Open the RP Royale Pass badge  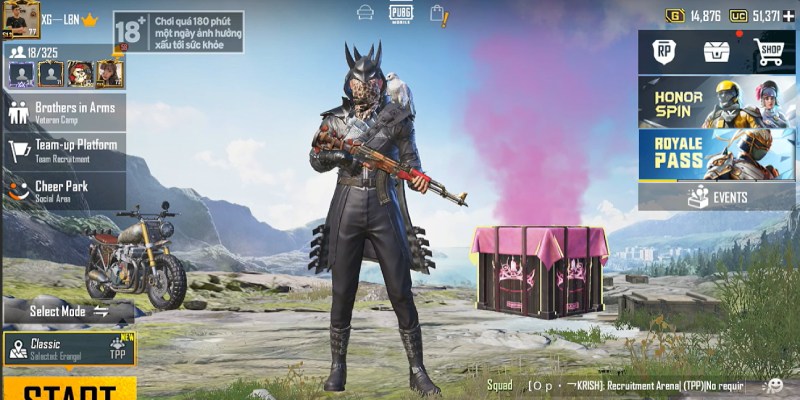point(663,51)
